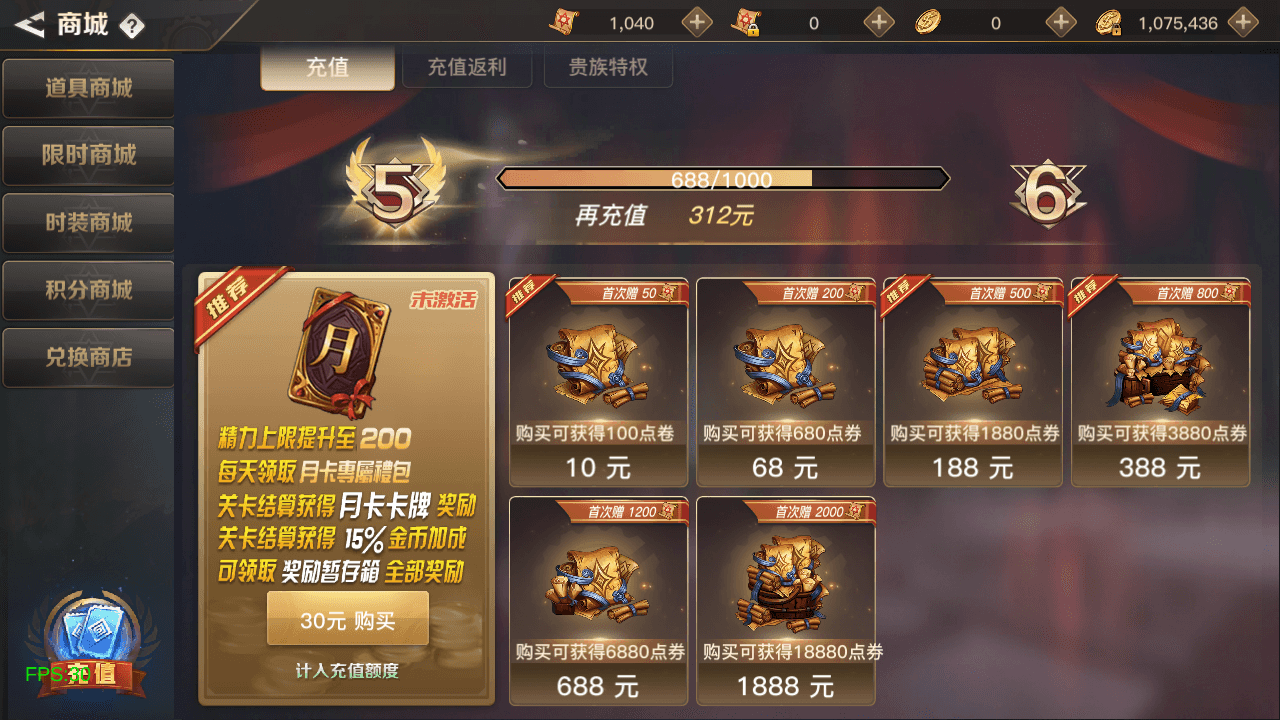
Task: Open the 兑换商店 section
Action: (x=88, y=357)
